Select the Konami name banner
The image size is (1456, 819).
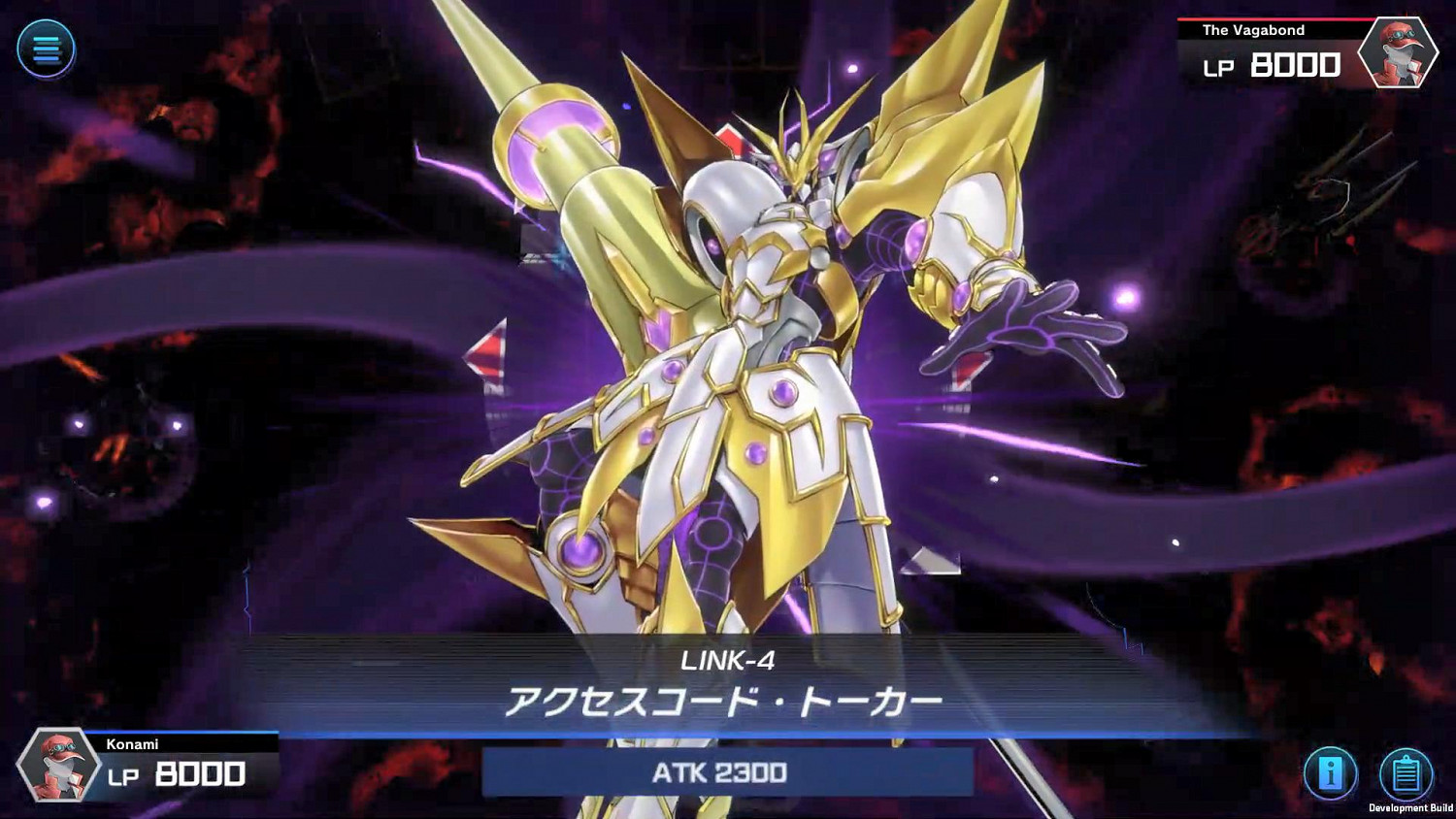pyautogui.click(x=131, y=744)
